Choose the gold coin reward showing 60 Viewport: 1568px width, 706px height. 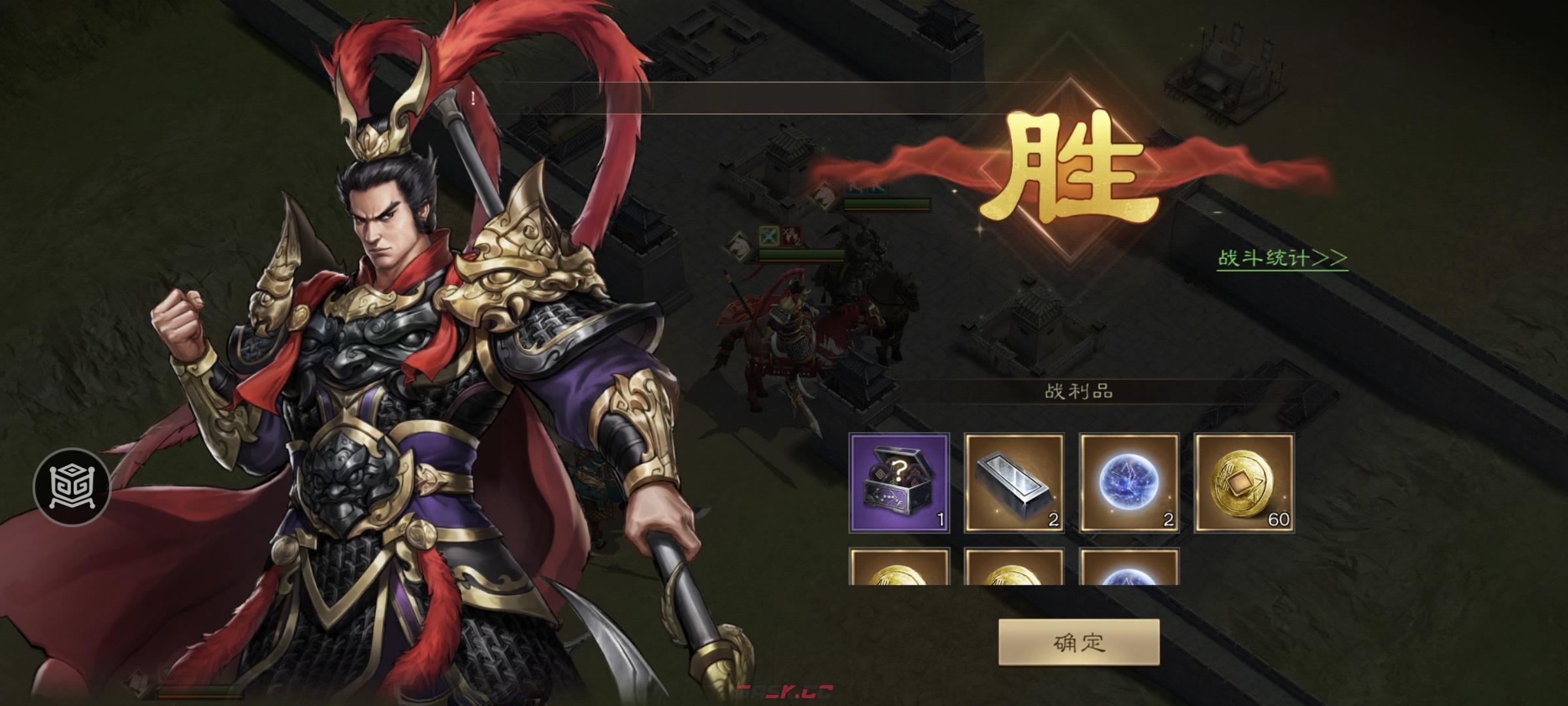tap(1244, 482)
